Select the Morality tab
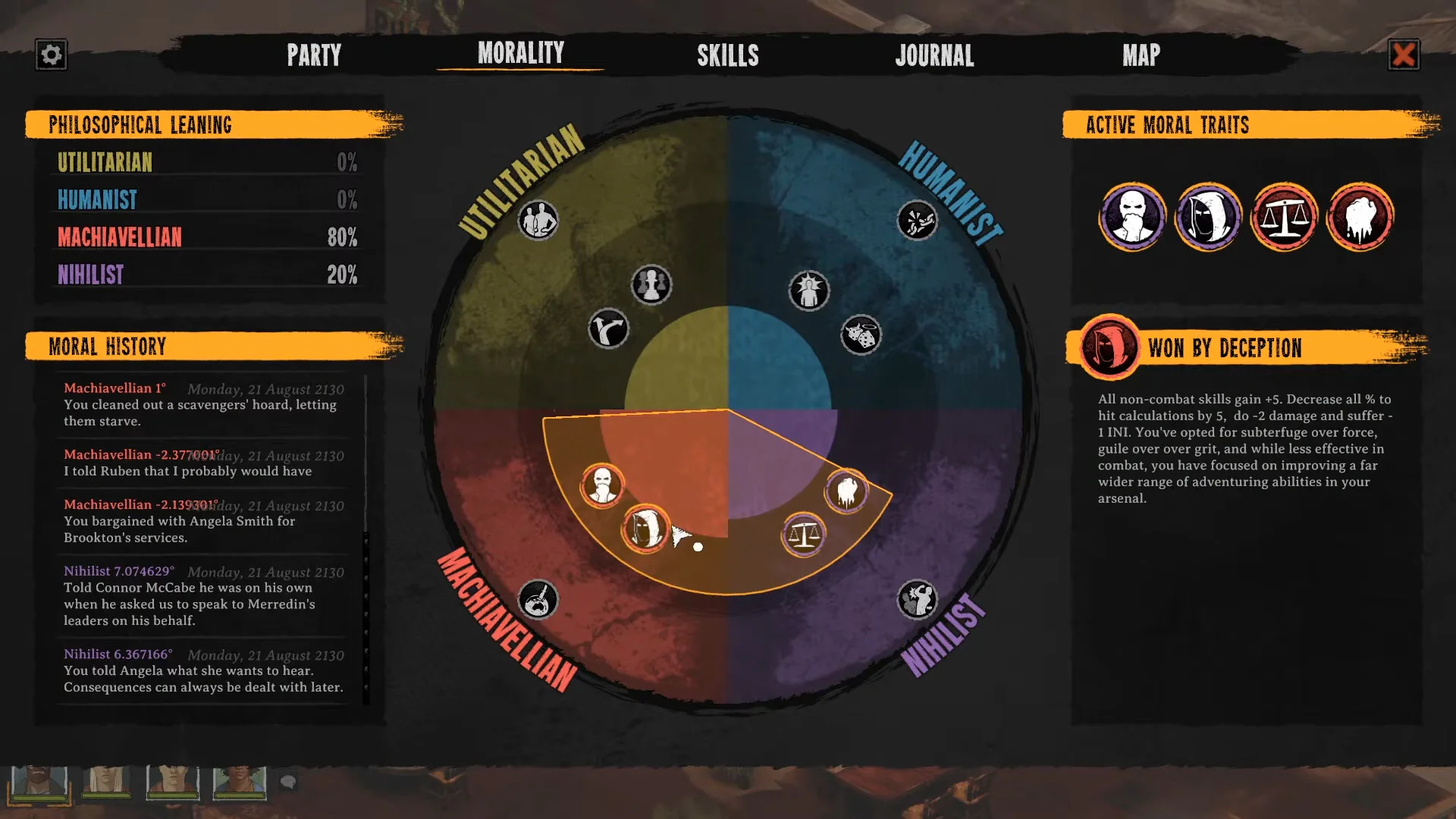The height and width of the screenshot is (819, 1456). [x=521, y=53]
